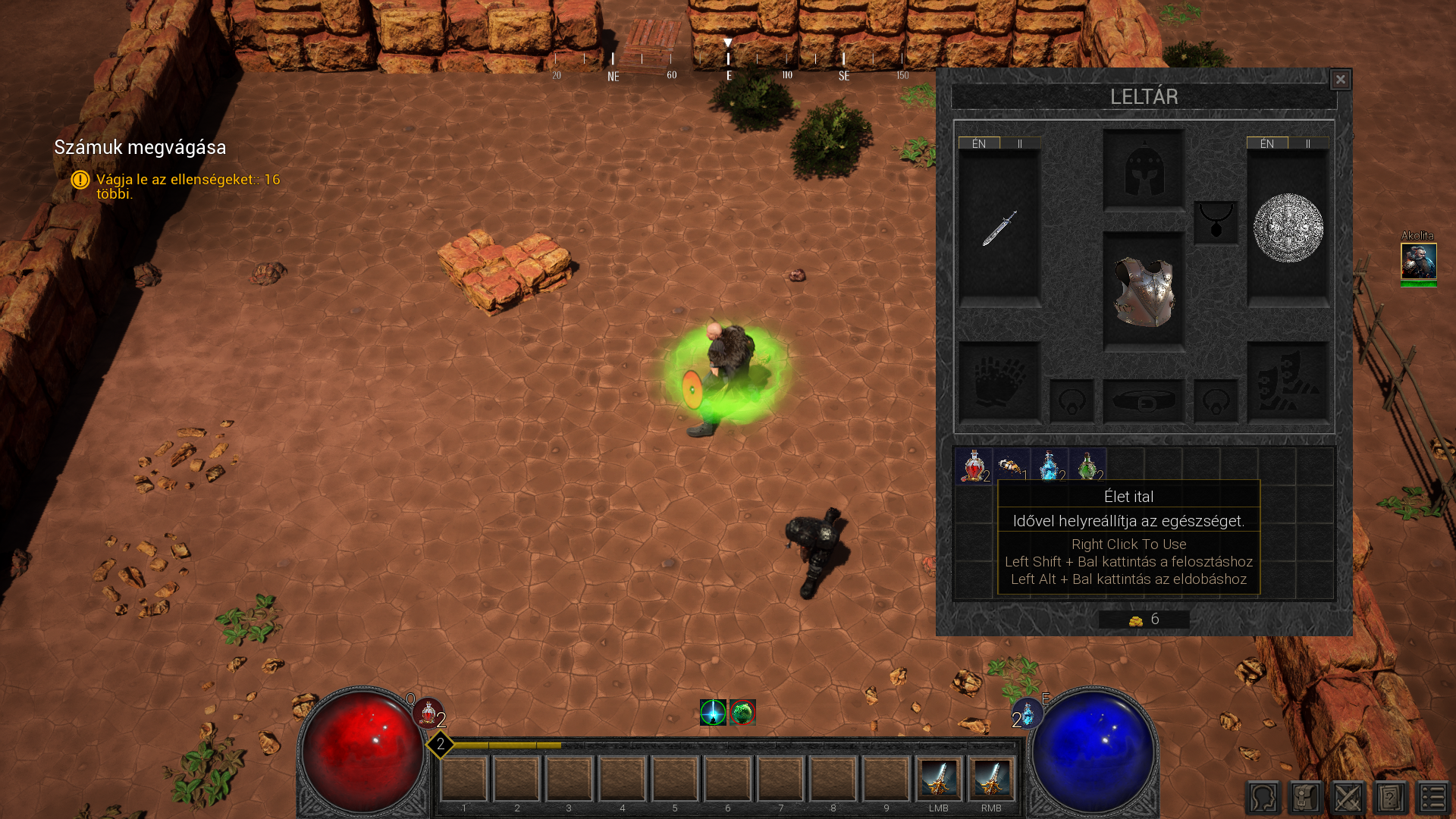Click the empty belt equipment slot
Image resolution: width=1456 pixels, height=819 pixels.
point(1144,400)
